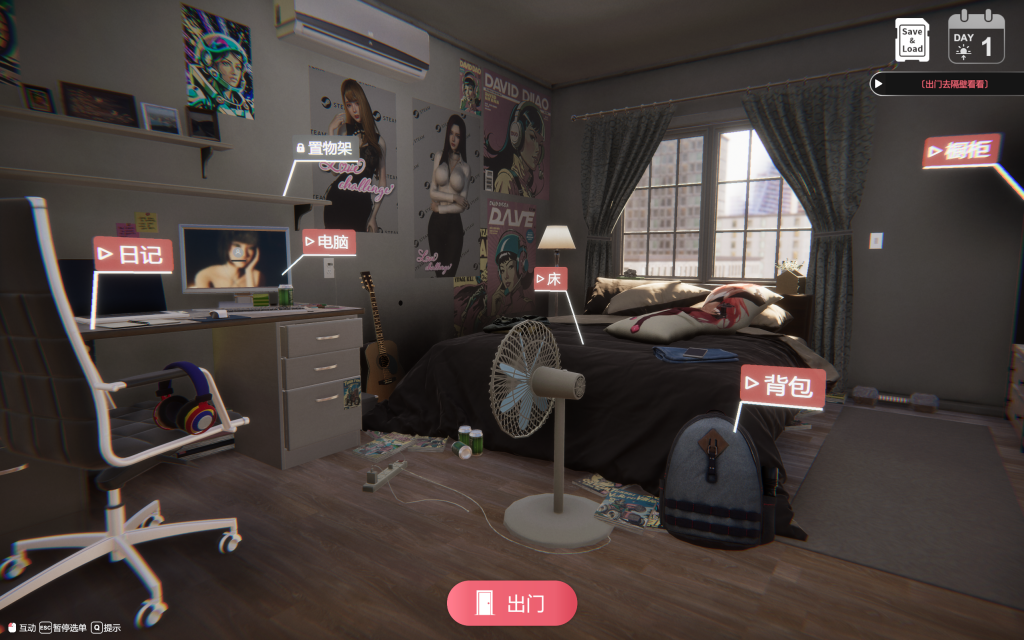This screenshot has height=640, width=1024.
Task: Click the locked 置物架 shelf label
Action: (323, 149)
